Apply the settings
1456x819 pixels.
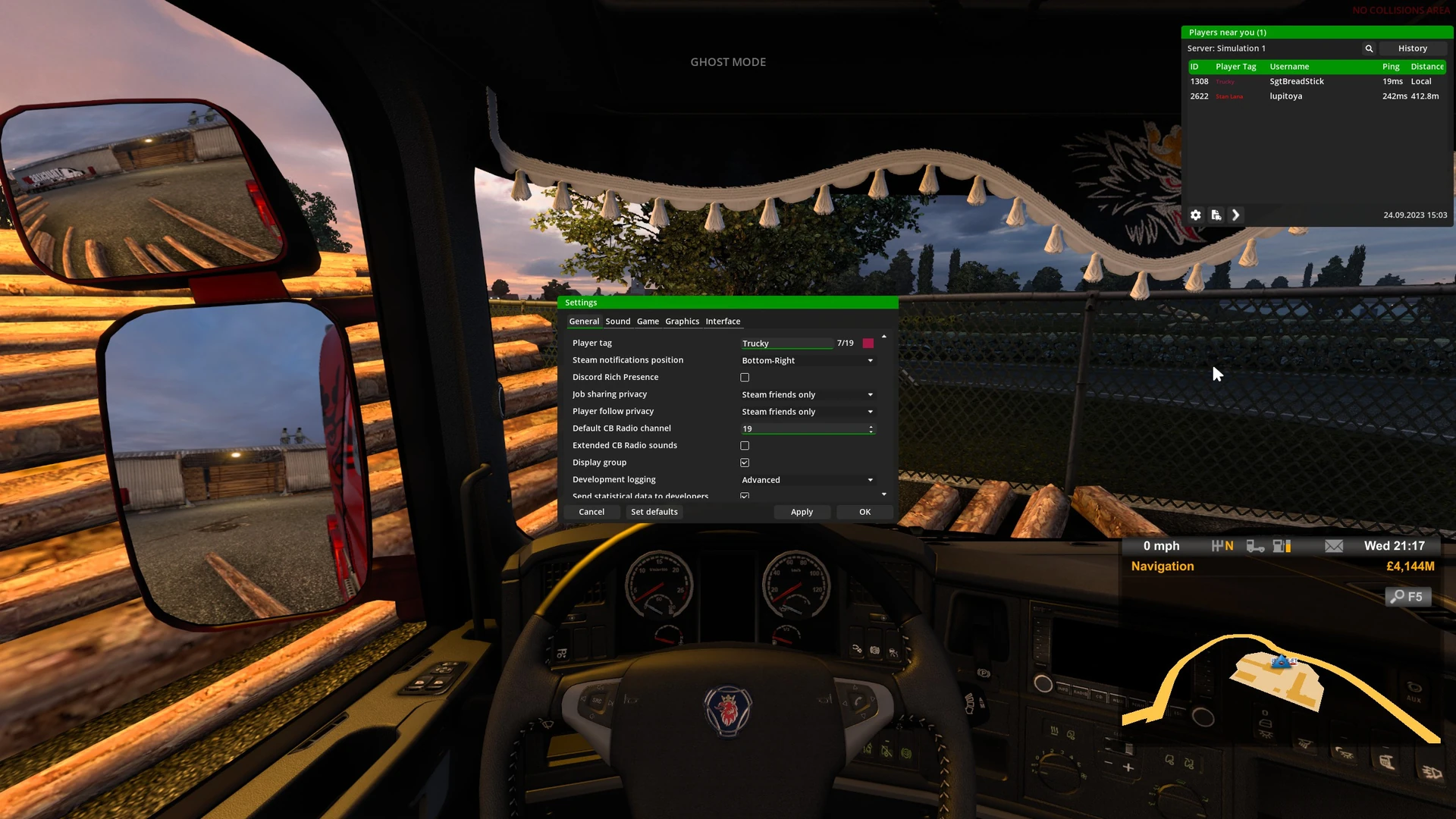click(802, 512)
